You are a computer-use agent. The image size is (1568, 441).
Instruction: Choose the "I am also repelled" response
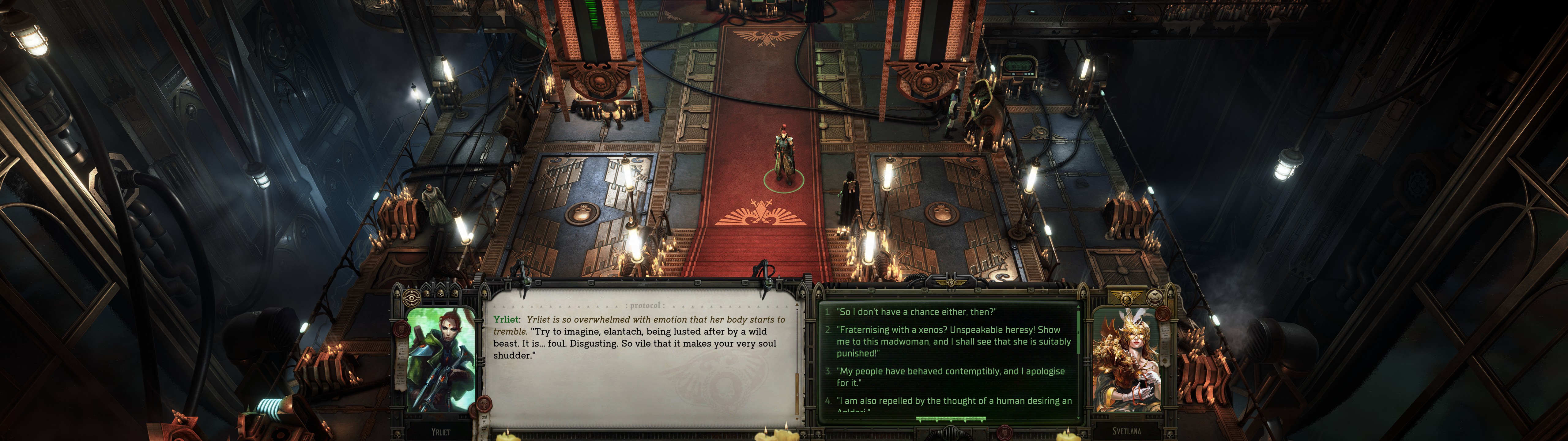click(953, 401)
